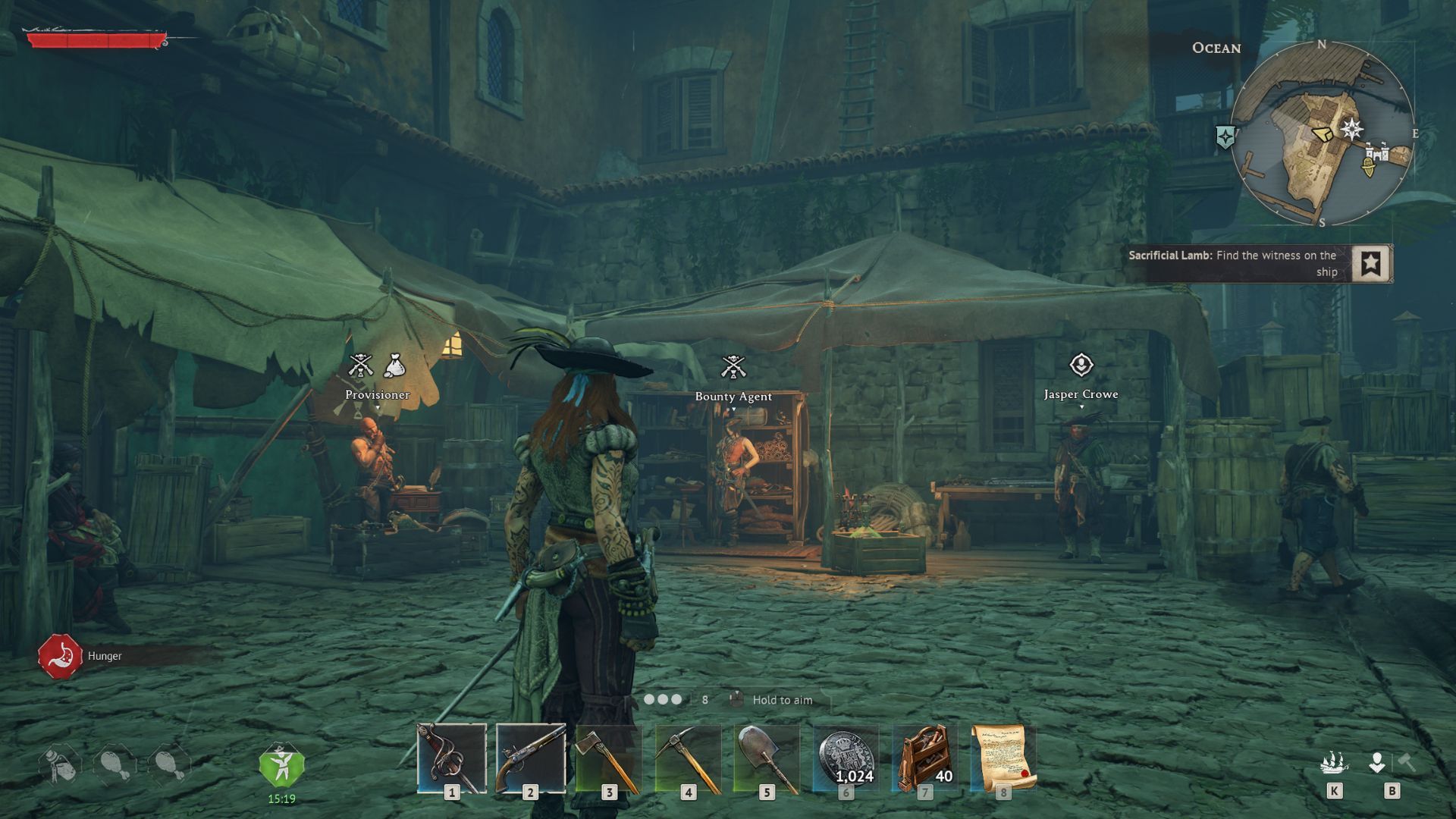Screen dimensions: 1456x819
Task: Equip the flintlock pistol from the hotbar
Action: tap(530, 758)
